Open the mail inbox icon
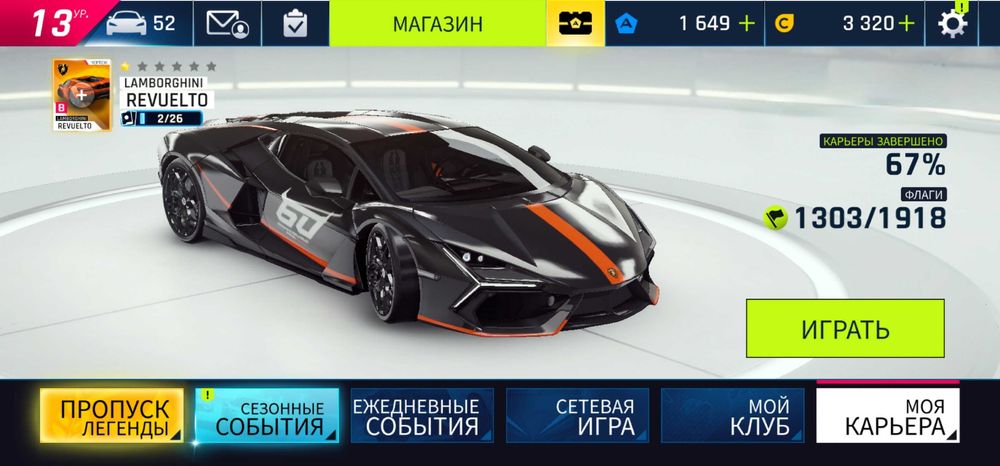Screen dimensions: 1000x466 click(228, 23)
